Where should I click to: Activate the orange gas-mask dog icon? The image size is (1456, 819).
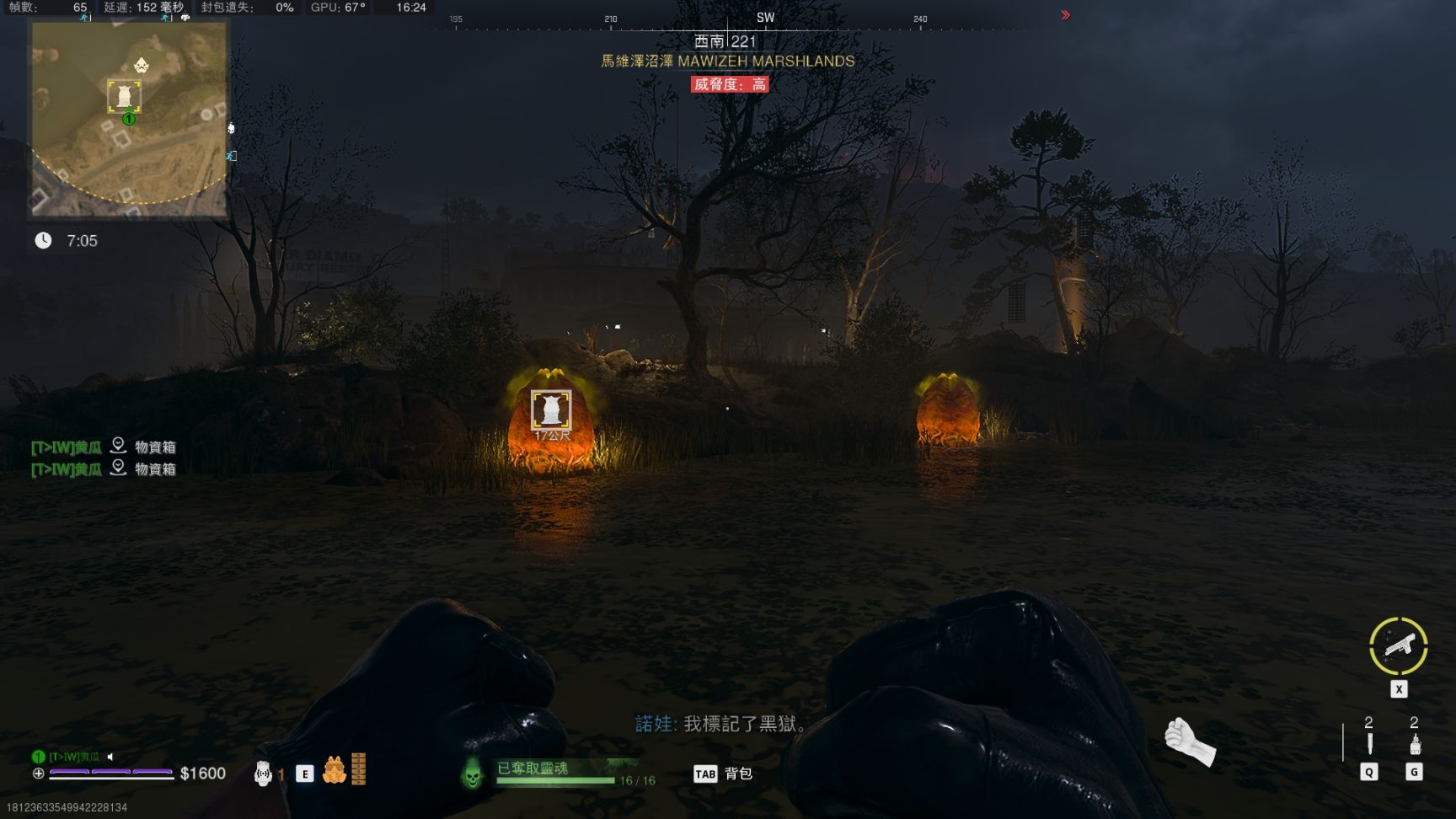click(335, 770)
